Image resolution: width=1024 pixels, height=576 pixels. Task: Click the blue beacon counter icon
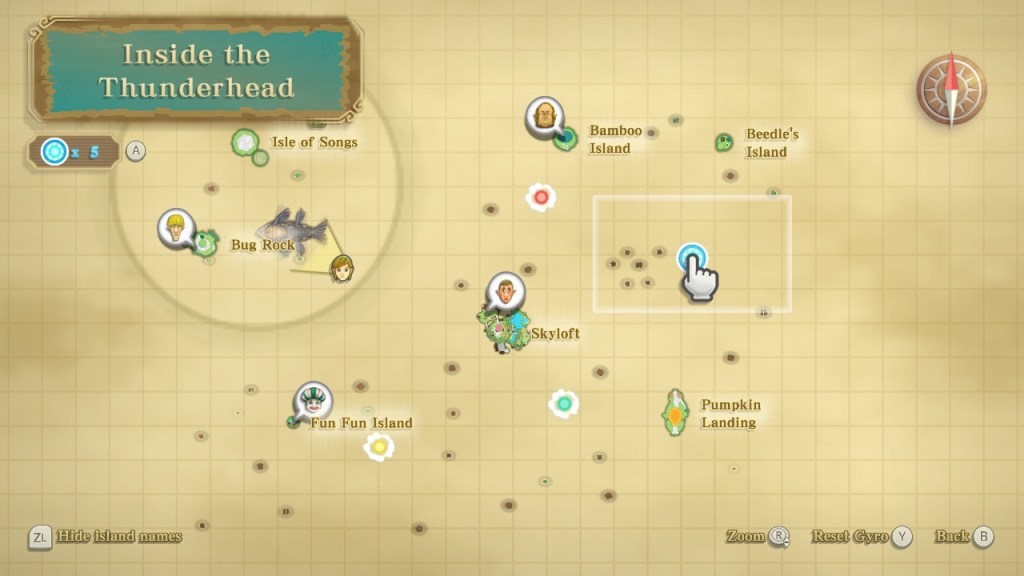pyautogui.click(x=54, y=152)
